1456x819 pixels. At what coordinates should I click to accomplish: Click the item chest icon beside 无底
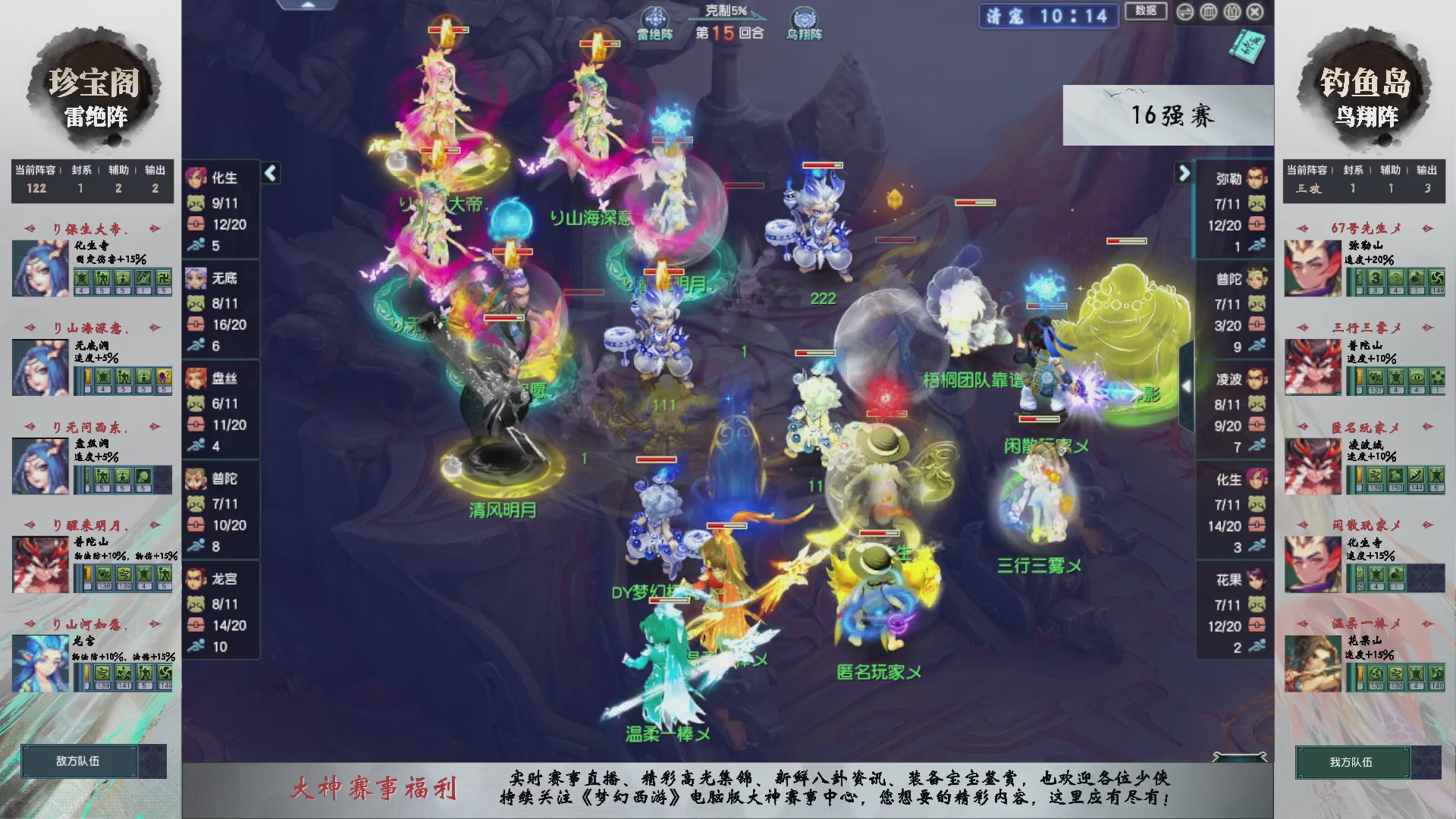click(x=196, y=324)
